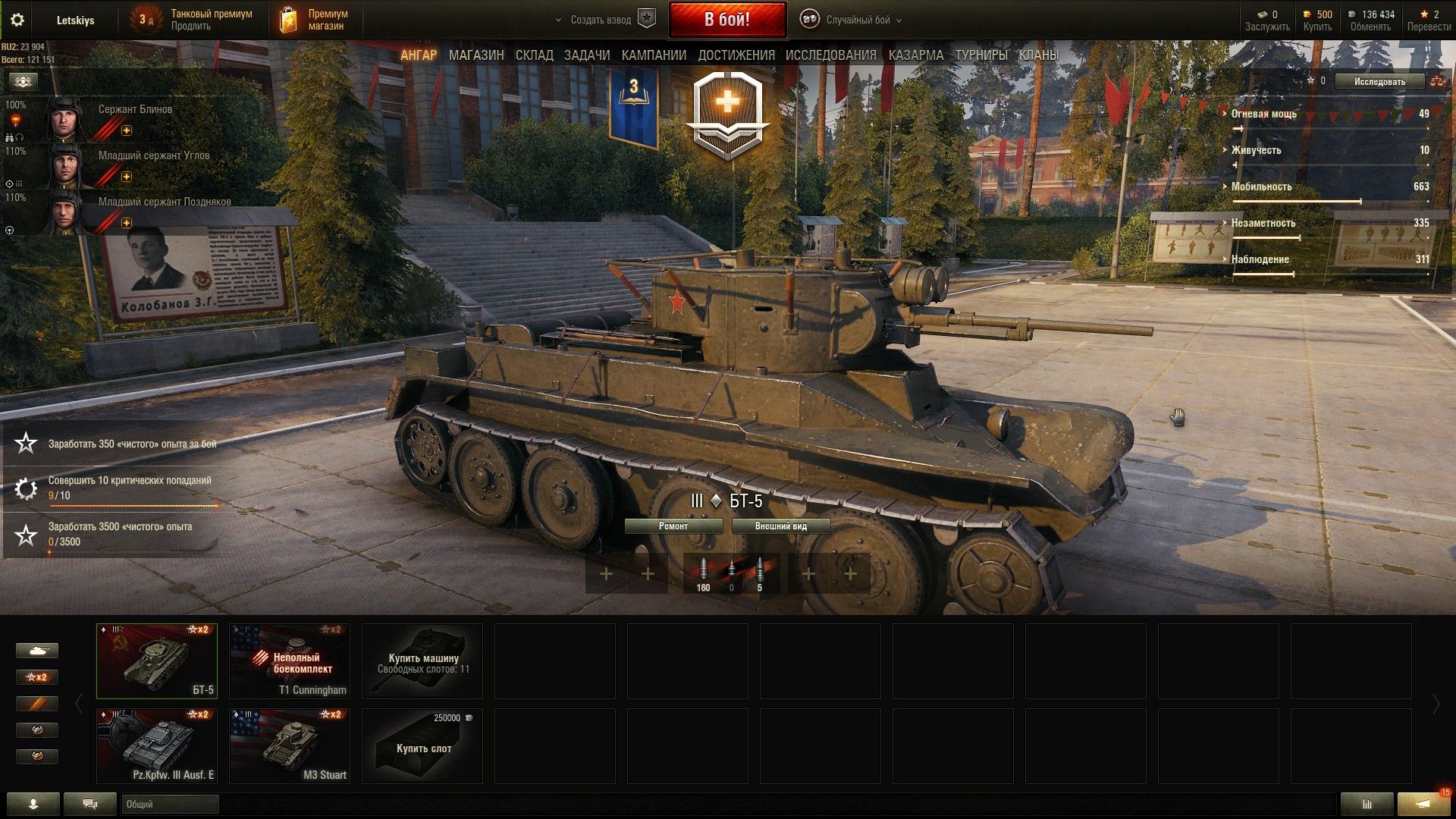Open the КЛАНЫ tab
1456x819 pixels.
(1038, 55)
